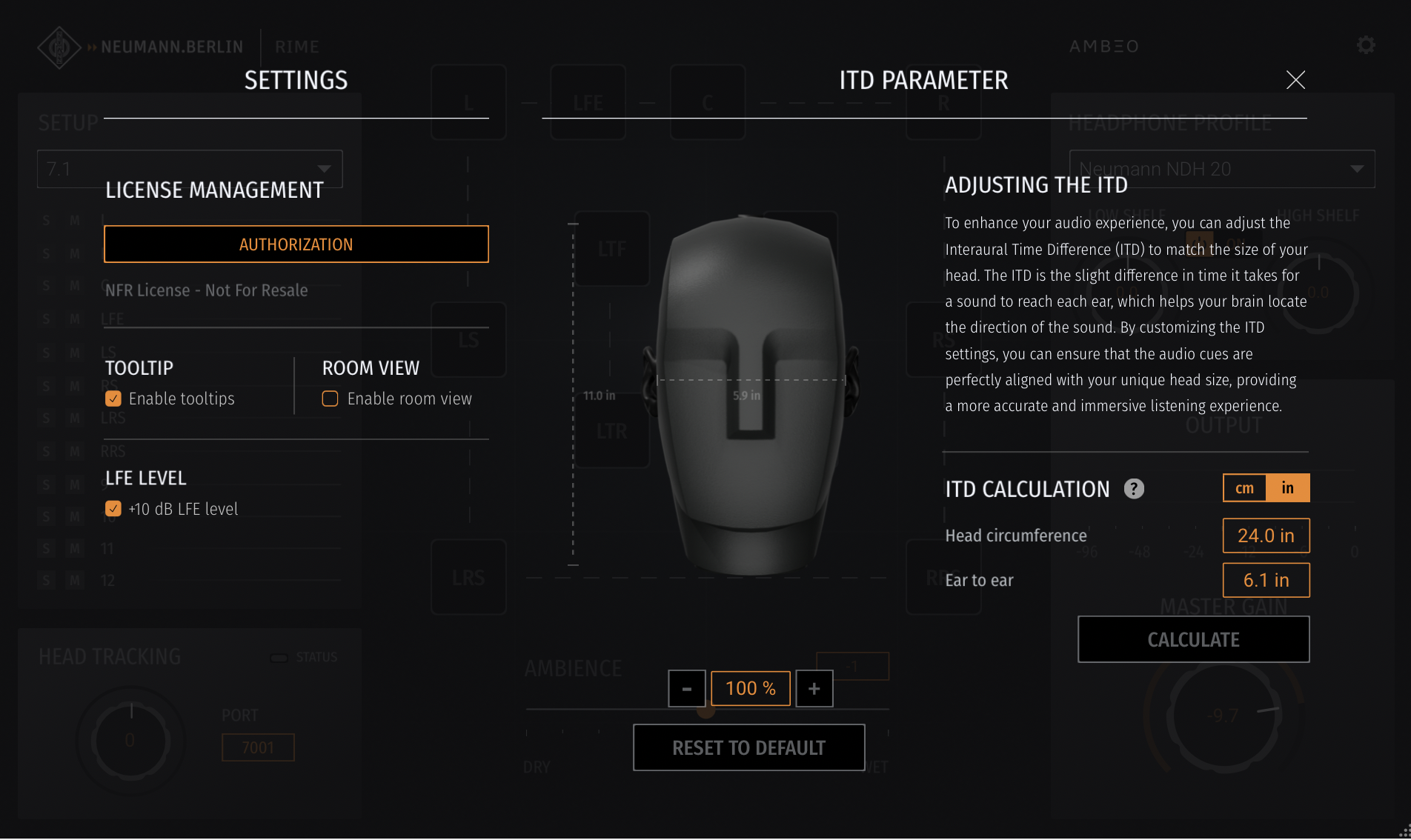
Task: Select the LTF speaker channel icon
Action: click(x=612, y=250)
